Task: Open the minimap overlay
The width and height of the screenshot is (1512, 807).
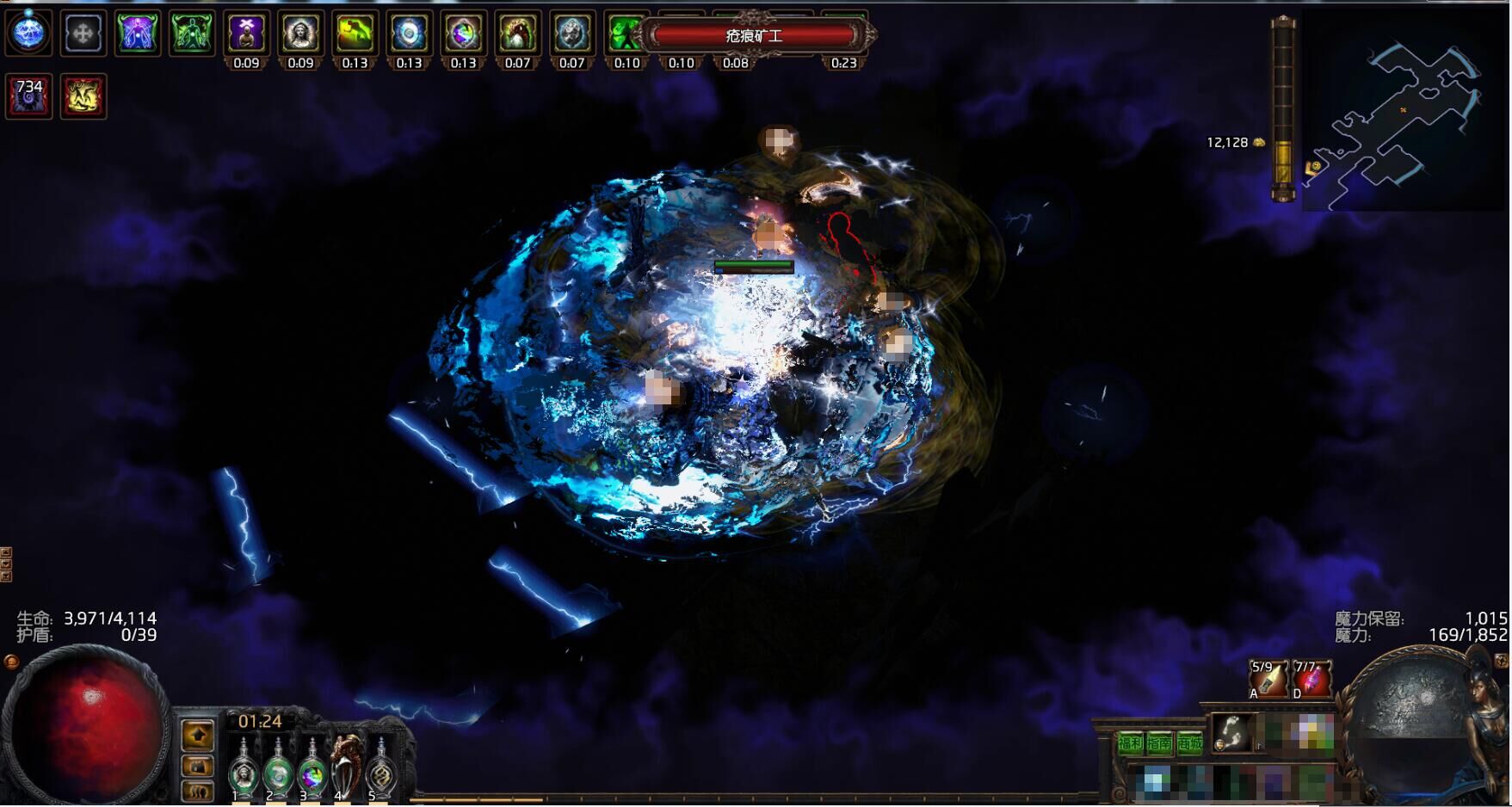Action: click(x=1404, y=112)
